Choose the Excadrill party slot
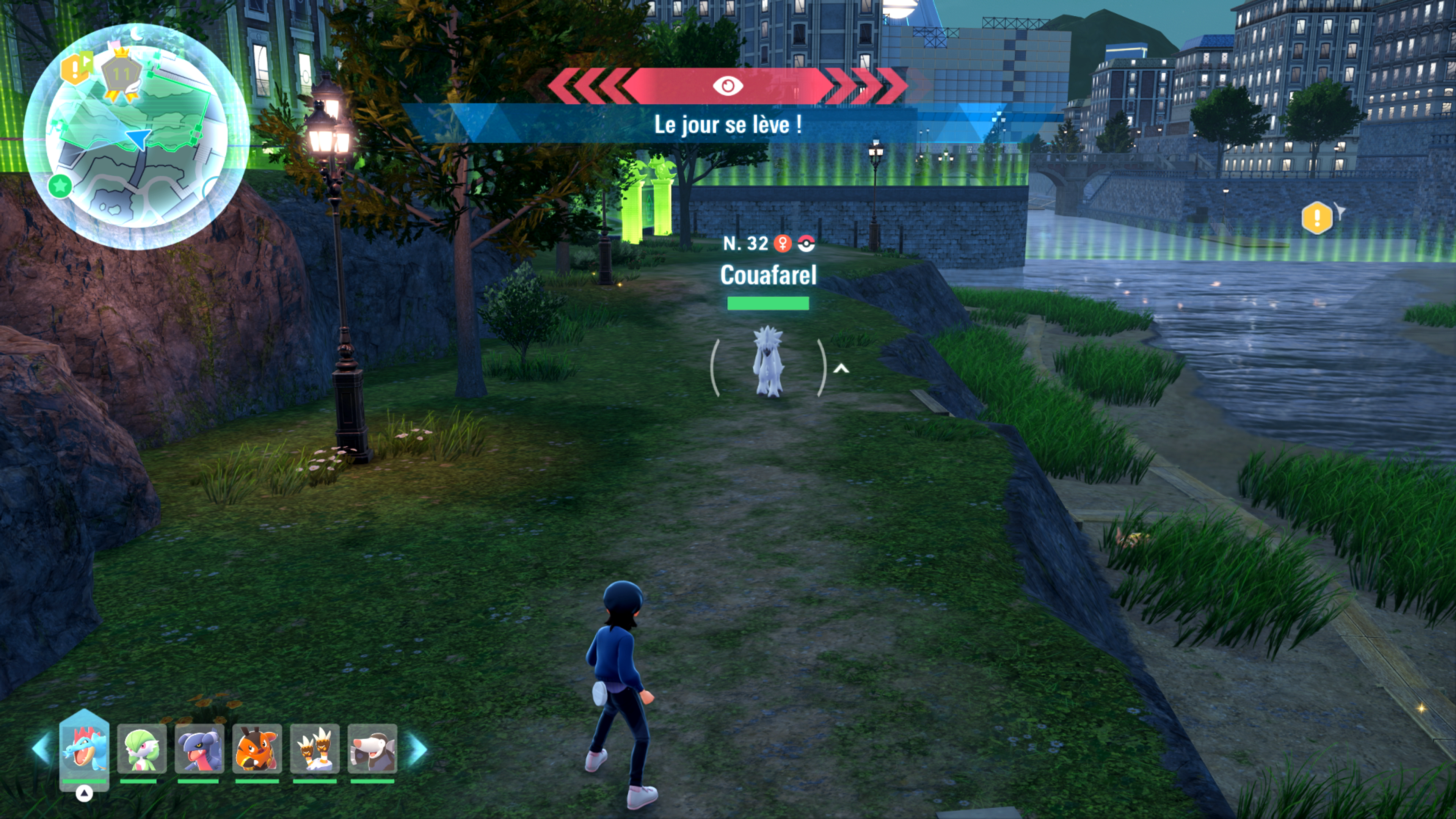 tap(372, 748)
